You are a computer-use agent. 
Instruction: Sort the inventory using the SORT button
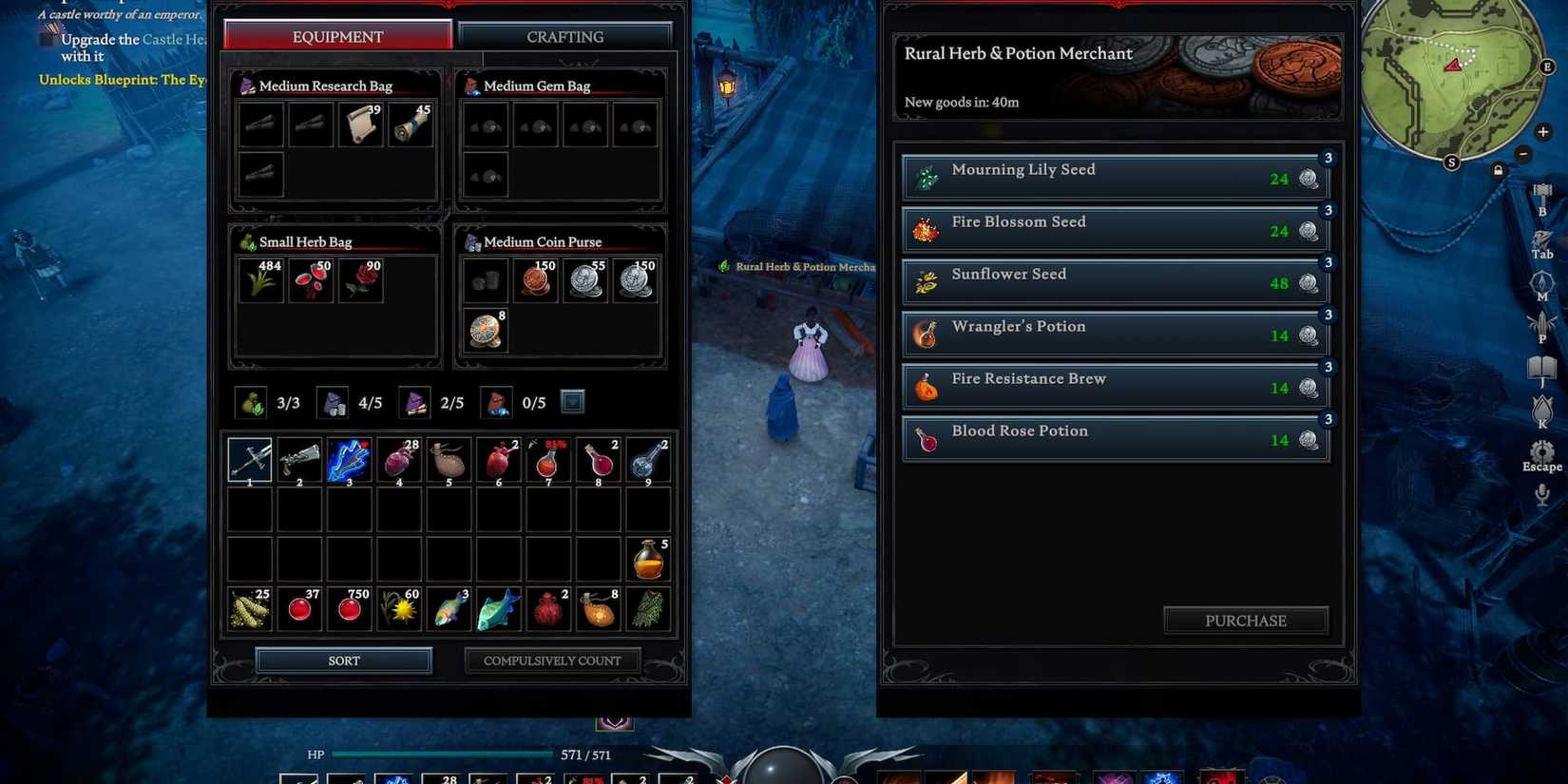[x=343, y=660]
